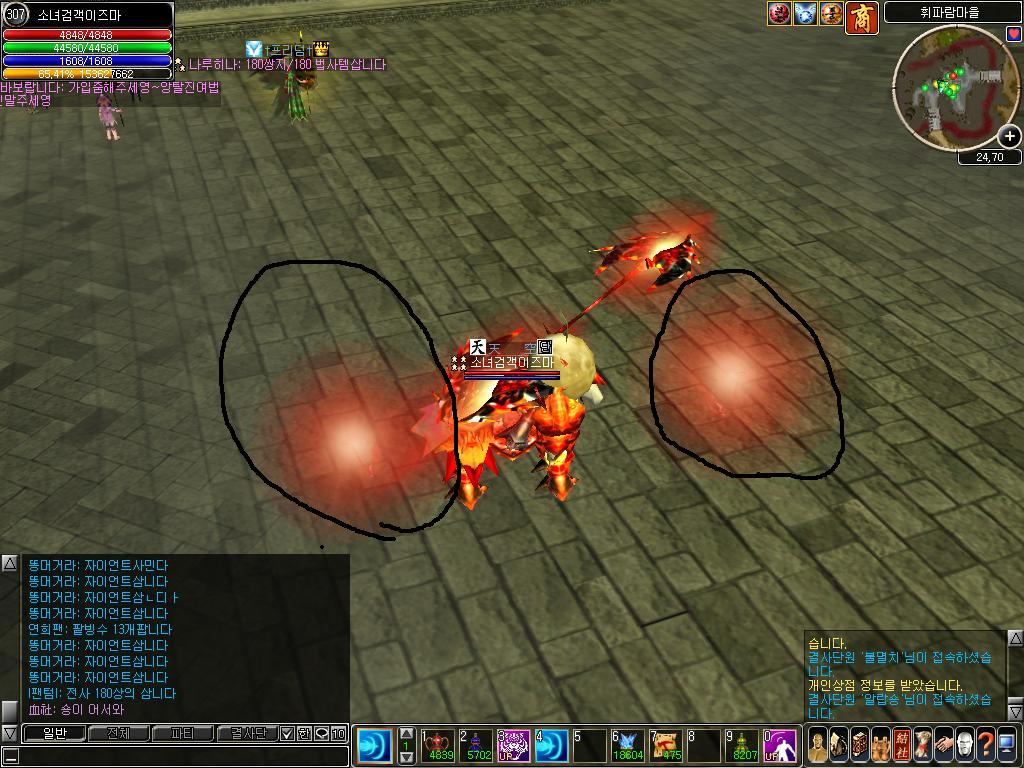Select the 파티 chat tab

click(x=183, y=734)
